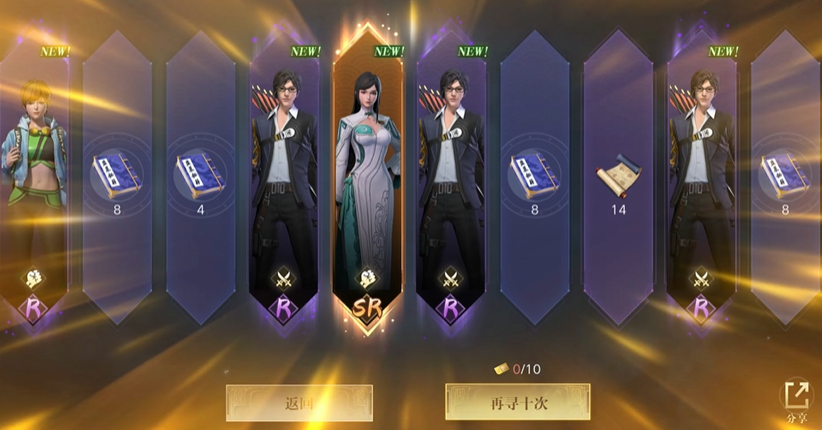Tap 再寻十次 to summon ten more
The width and height of the screenshot is (822, 430).
tap(517, 402)
